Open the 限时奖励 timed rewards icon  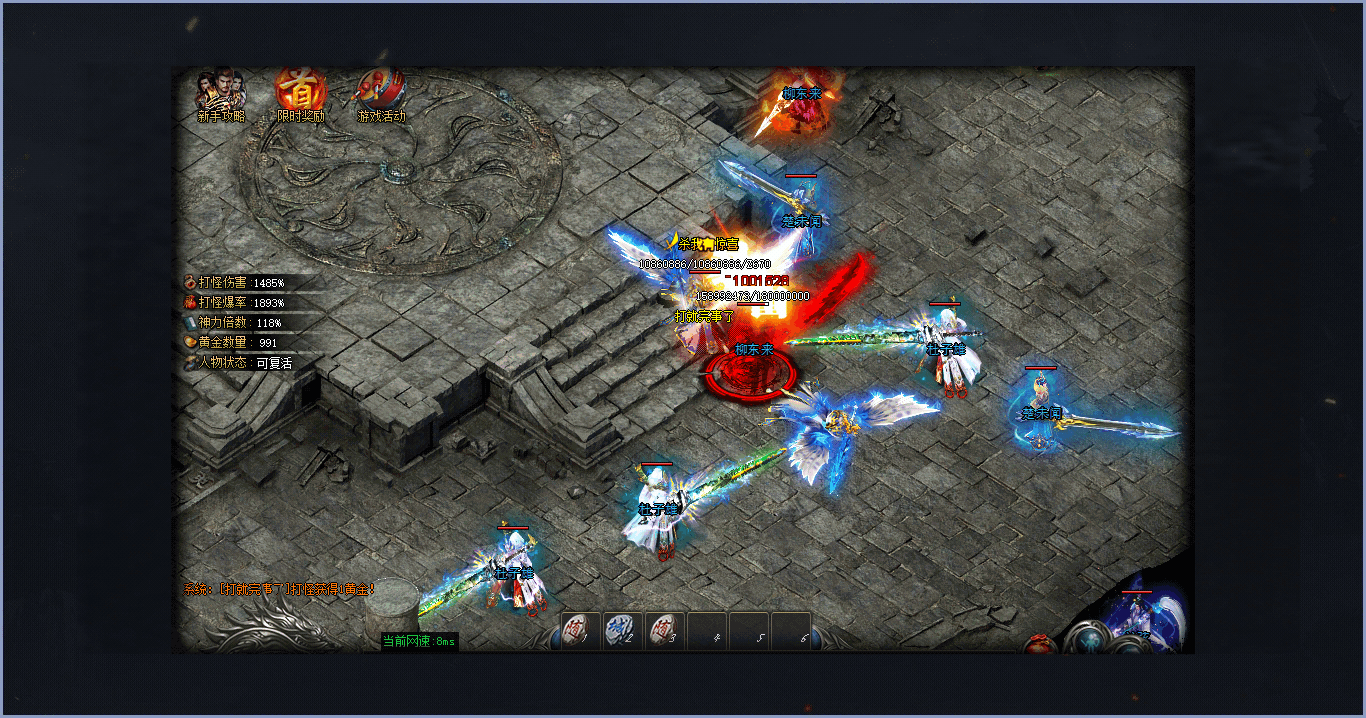tap(301, 91)
